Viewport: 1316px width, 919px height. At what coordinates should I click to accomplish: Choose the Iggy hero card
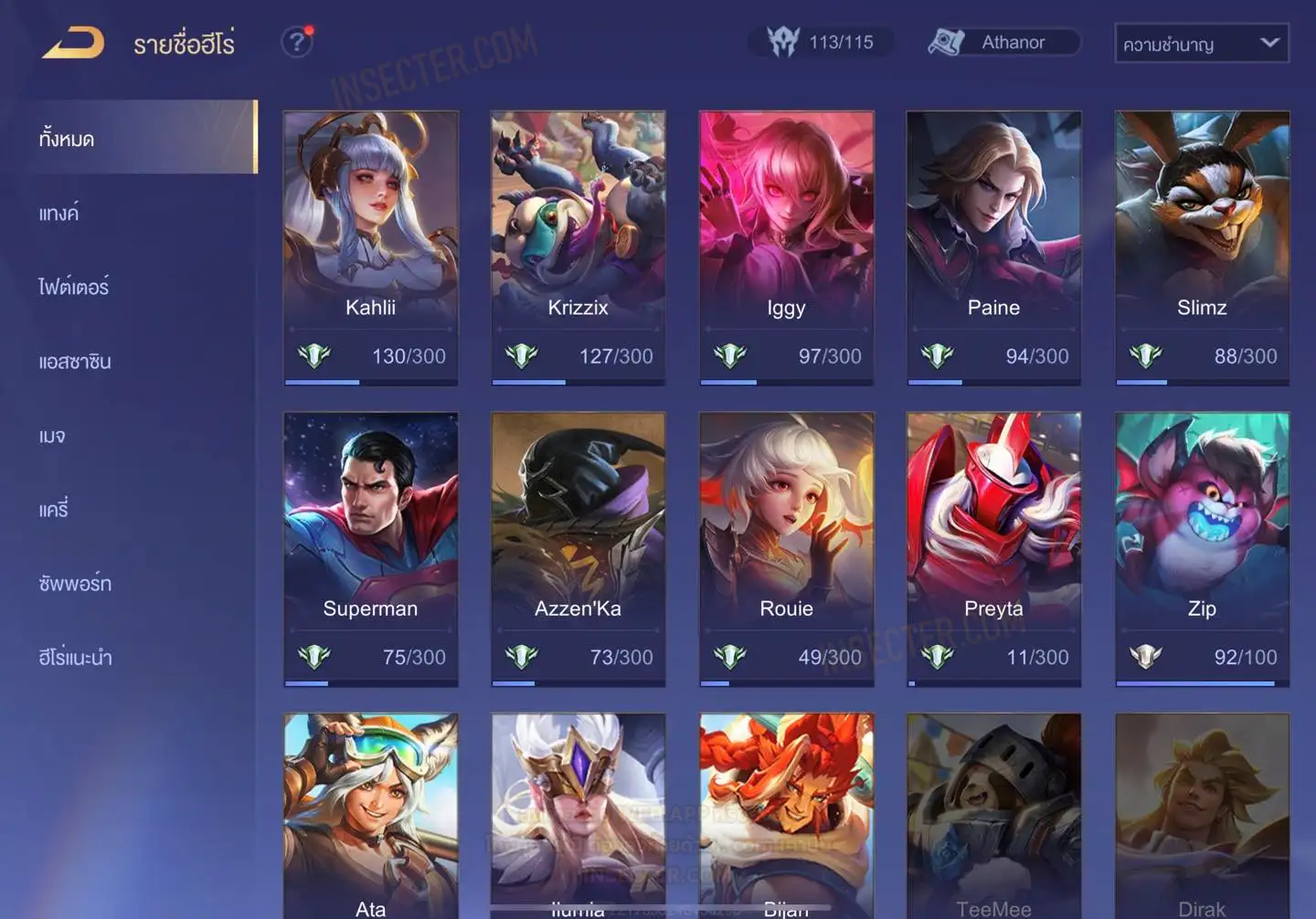click(786, 247)
